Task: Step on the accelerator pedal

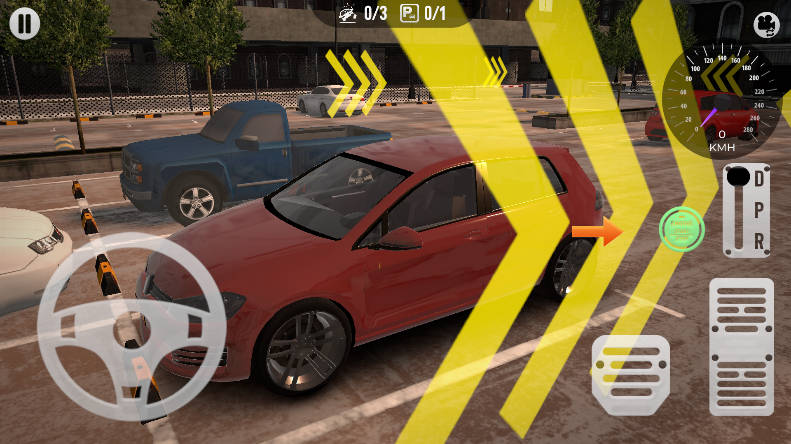Action: point(741,346)
